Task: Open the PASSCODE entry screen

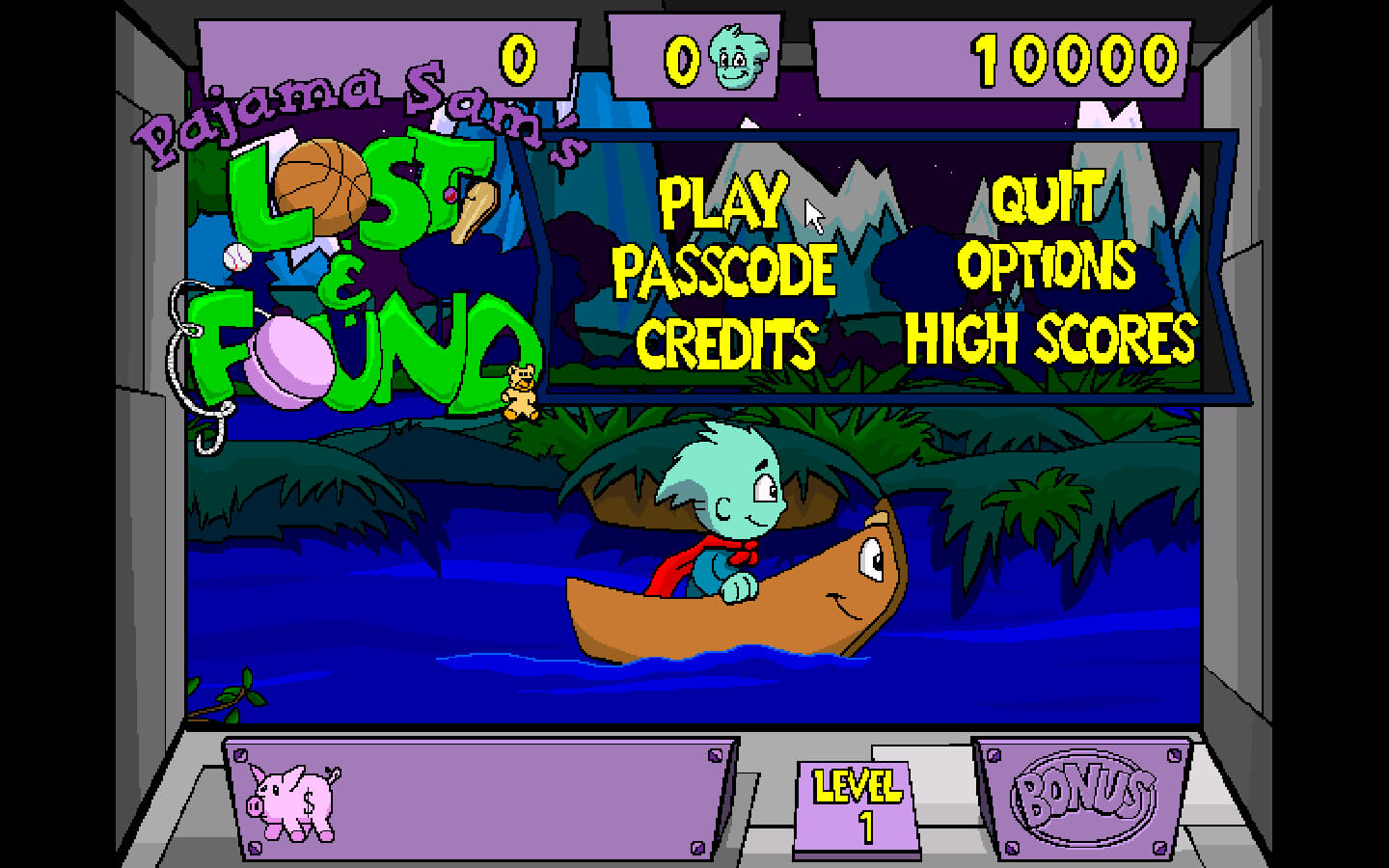Action: pyautogui.click(x=724, y=270)
